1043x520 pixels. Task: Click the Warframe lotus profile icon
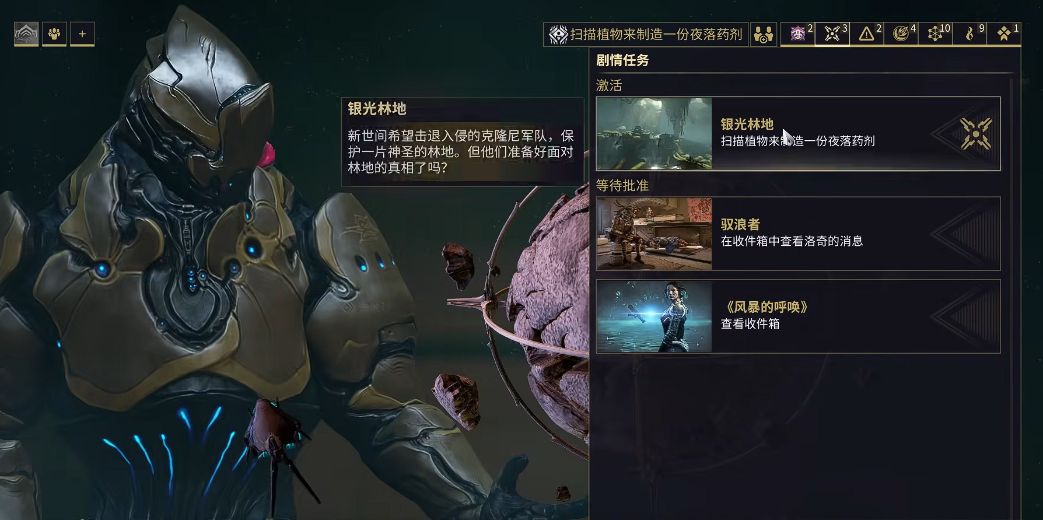coord(26,34)
